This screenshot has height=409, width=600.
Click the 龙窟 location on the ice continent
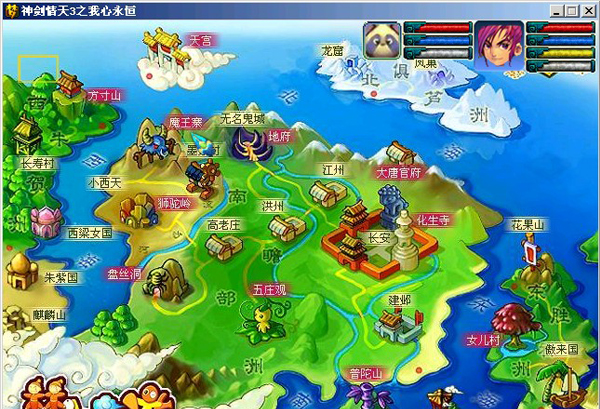click(332, 48)
